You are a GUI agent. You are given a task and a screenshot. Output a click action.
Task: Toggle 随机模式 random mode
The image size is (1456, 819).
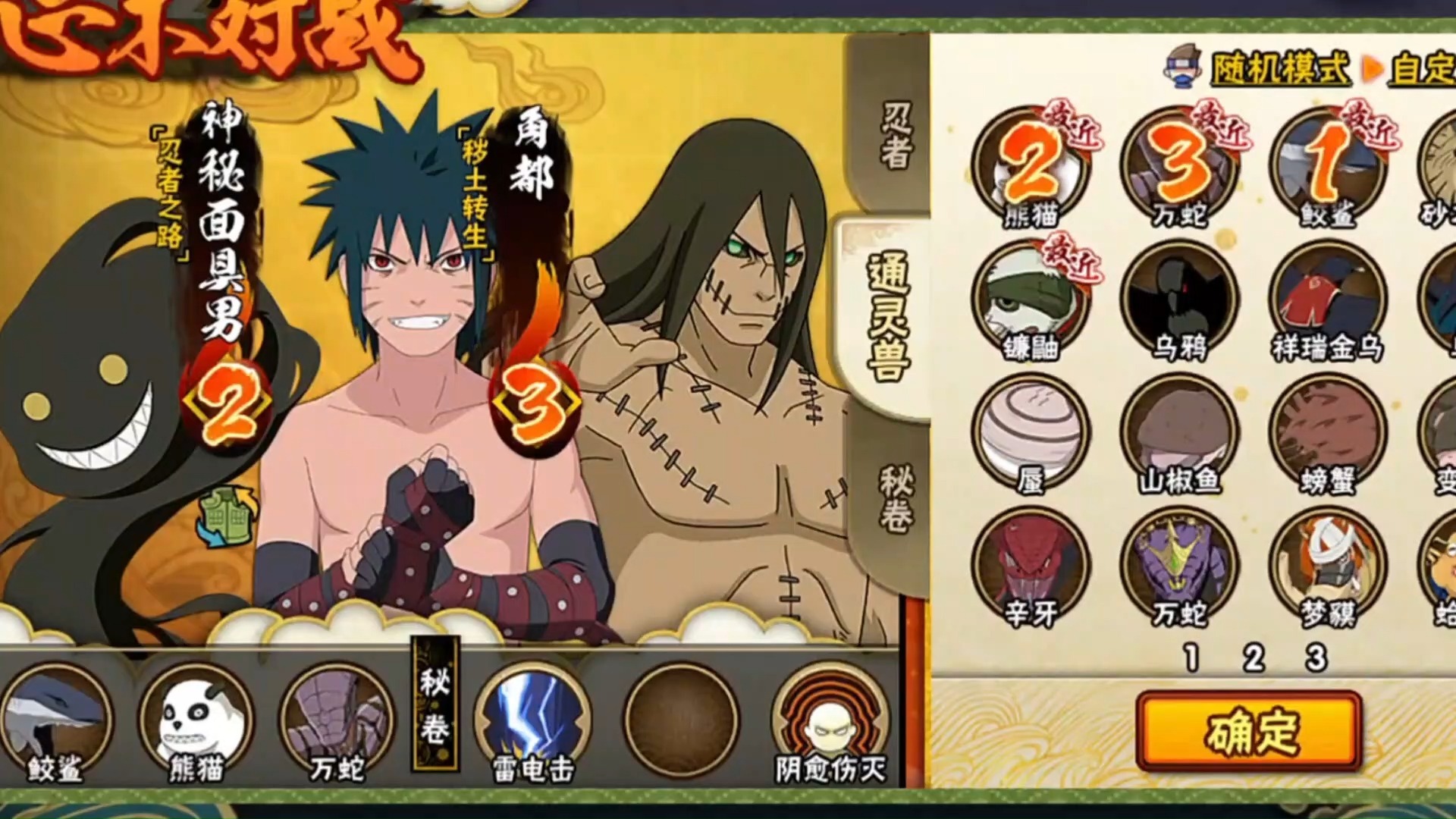tap(1279, 70)
